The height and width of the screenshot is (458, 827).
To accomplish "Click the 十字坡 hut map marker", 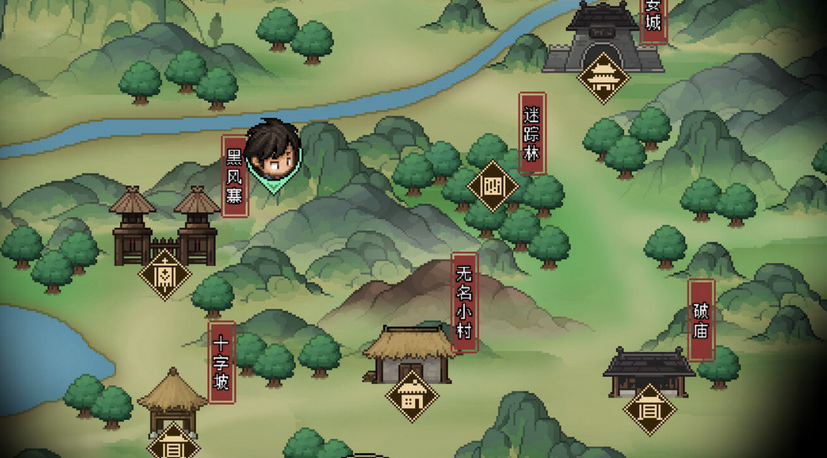I will pos(174,440).
